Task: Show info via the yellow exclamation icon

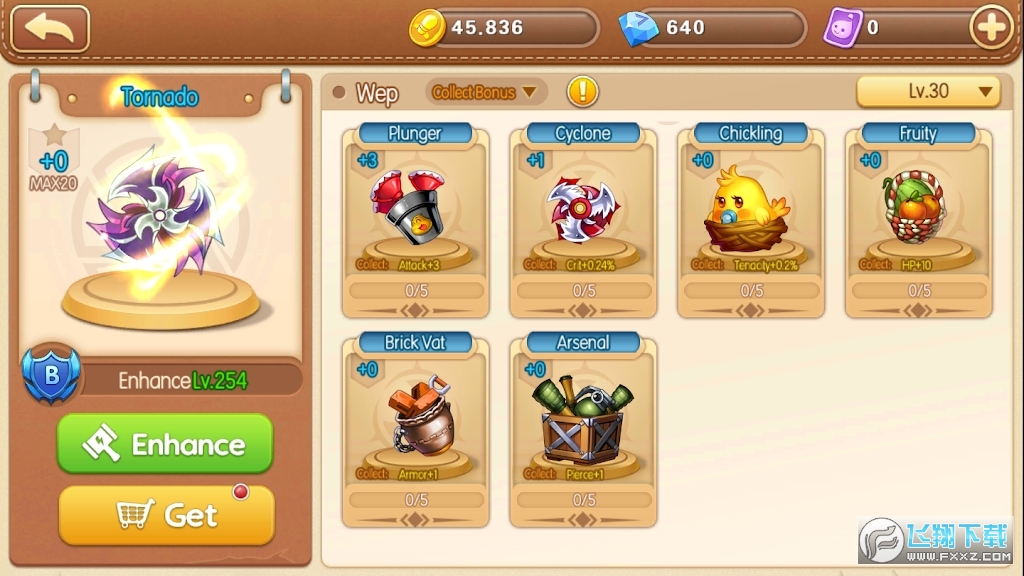Action: click(x=583, y=92)
